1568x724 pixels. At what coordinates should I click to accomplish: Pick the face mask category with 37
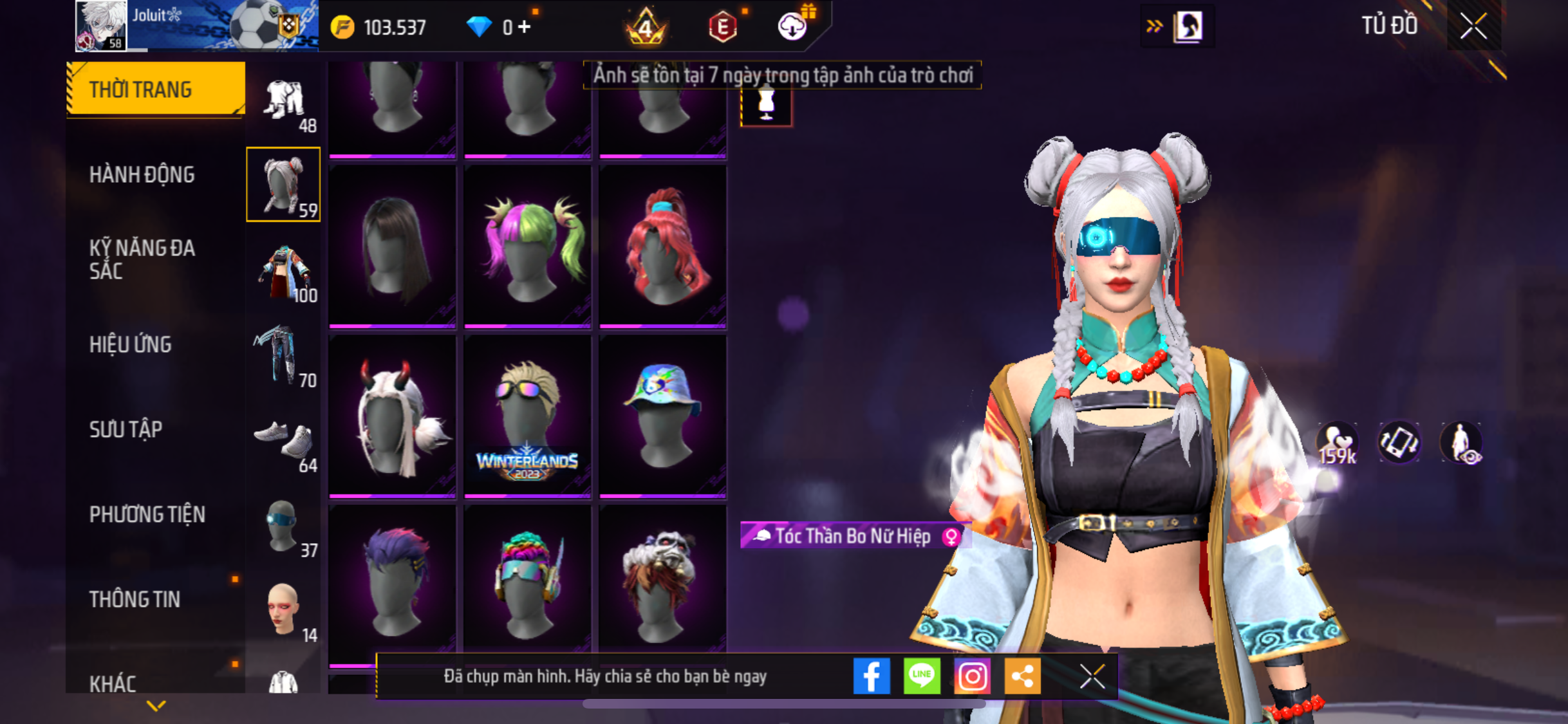(283, 526)
